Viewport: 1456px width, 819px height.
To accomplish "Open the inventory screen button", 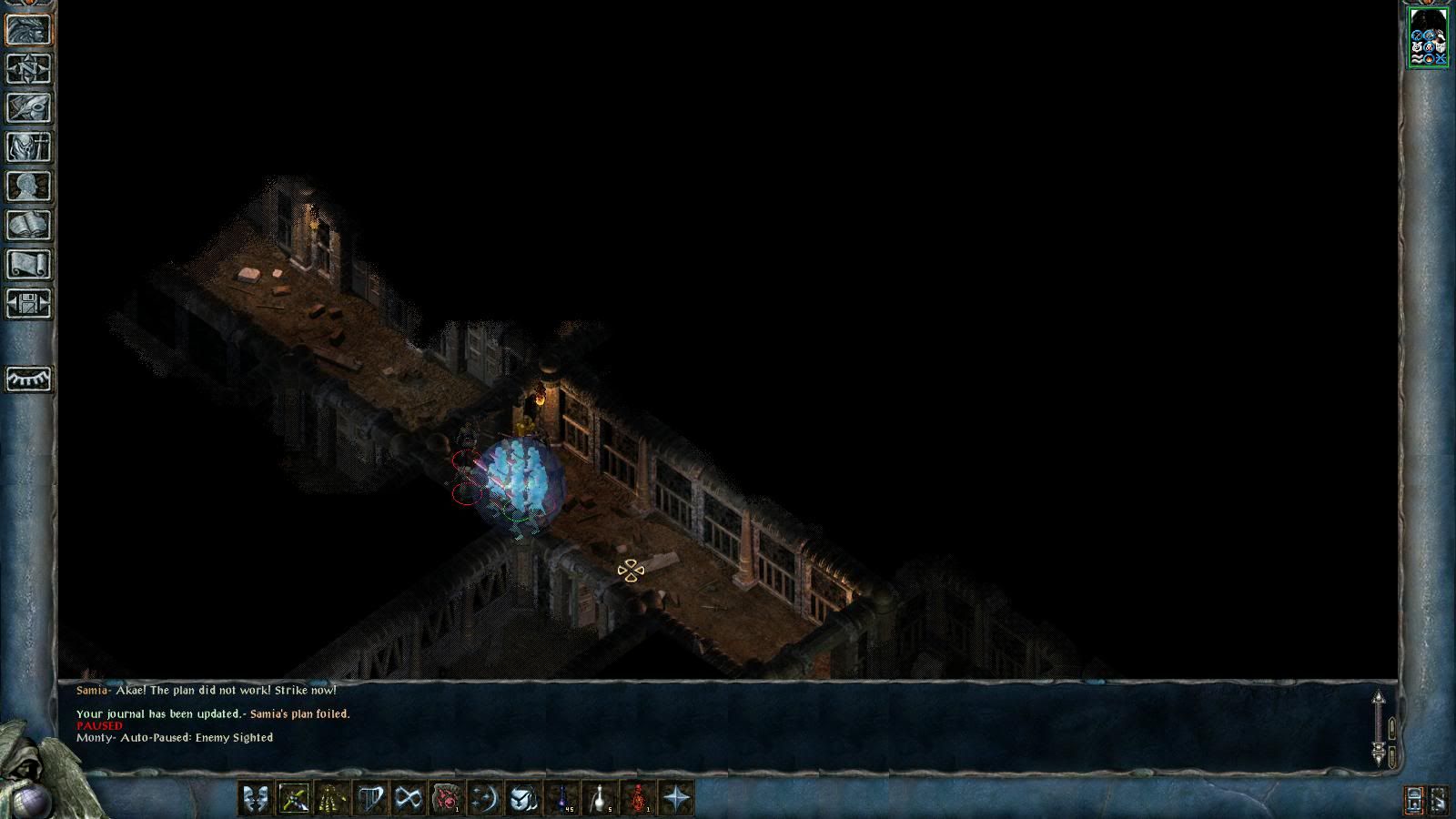I will click(28, 147).
